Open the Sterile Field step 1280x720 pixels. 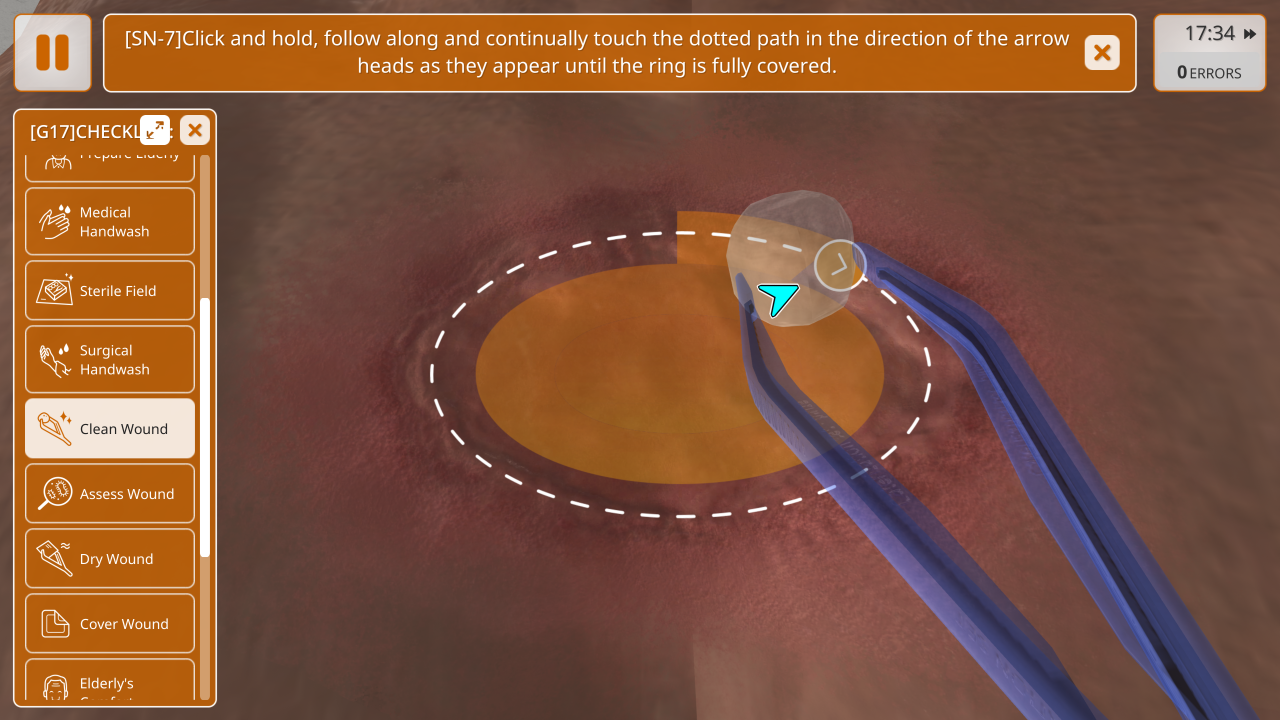(110, 291)
